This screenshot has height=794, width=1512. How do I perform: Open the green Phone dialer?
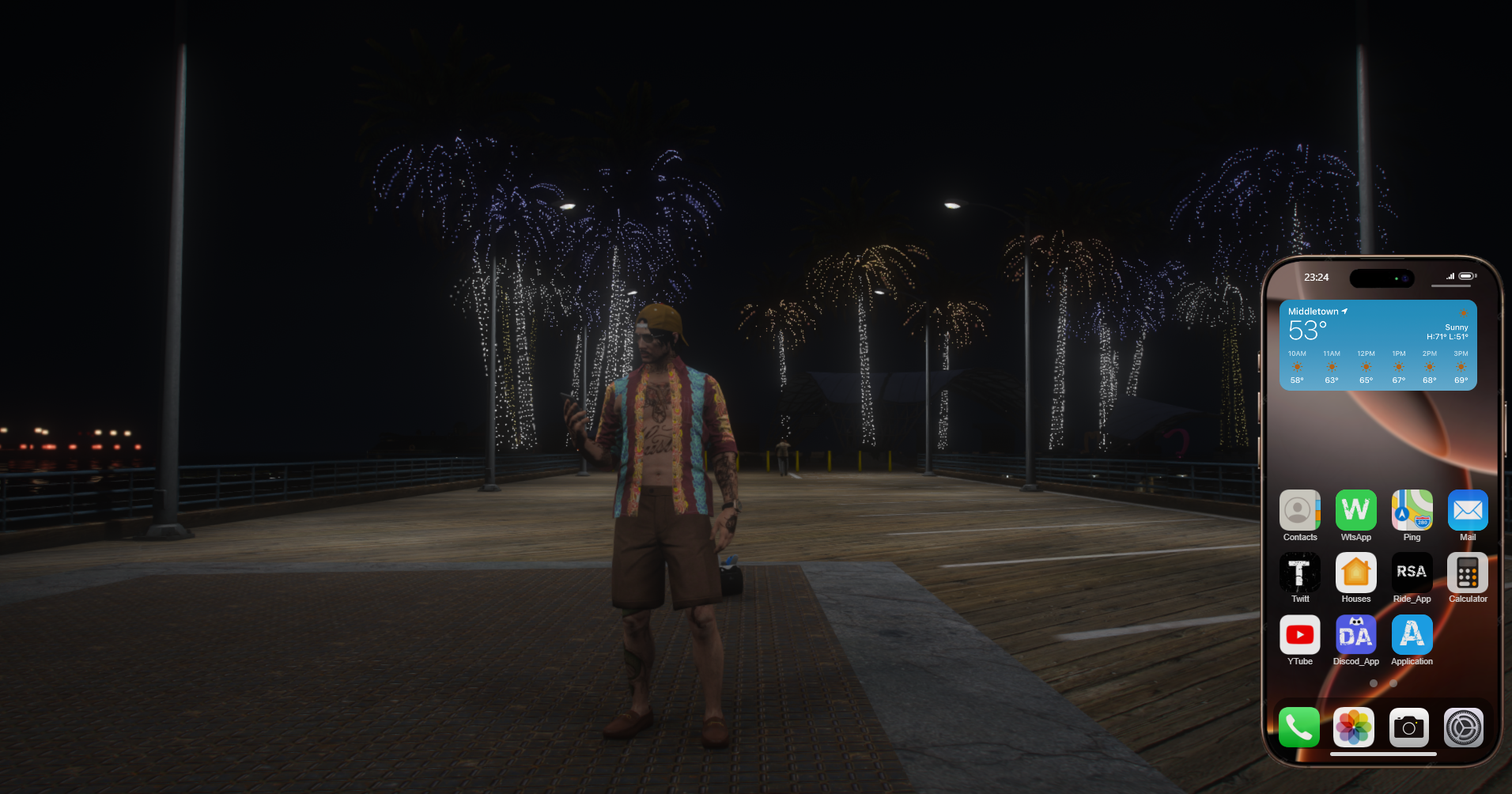point(1299,728)
